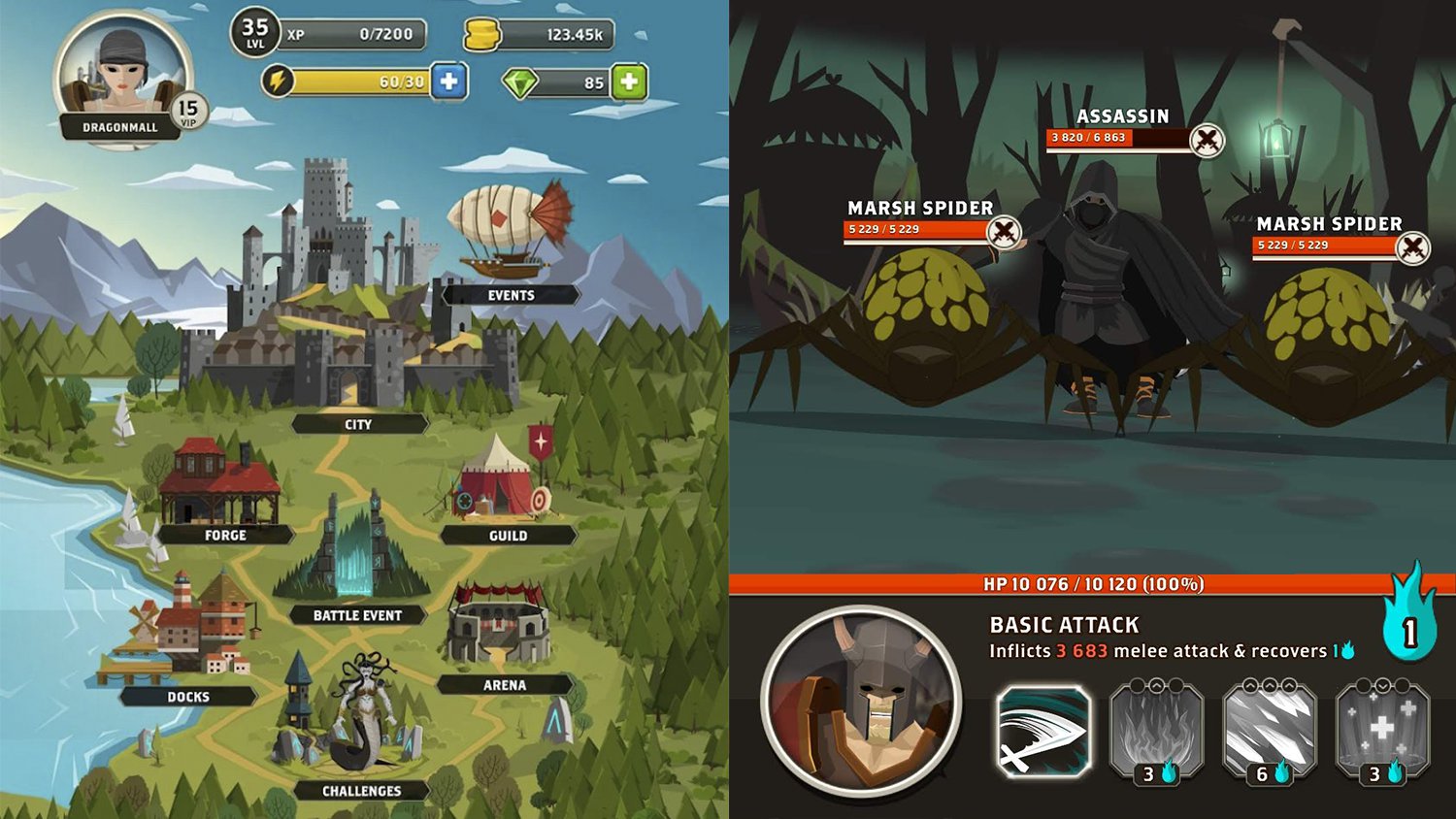Tap the lightning bolt energy icon
The image size is (1456, 819).
tap(281, 82)
